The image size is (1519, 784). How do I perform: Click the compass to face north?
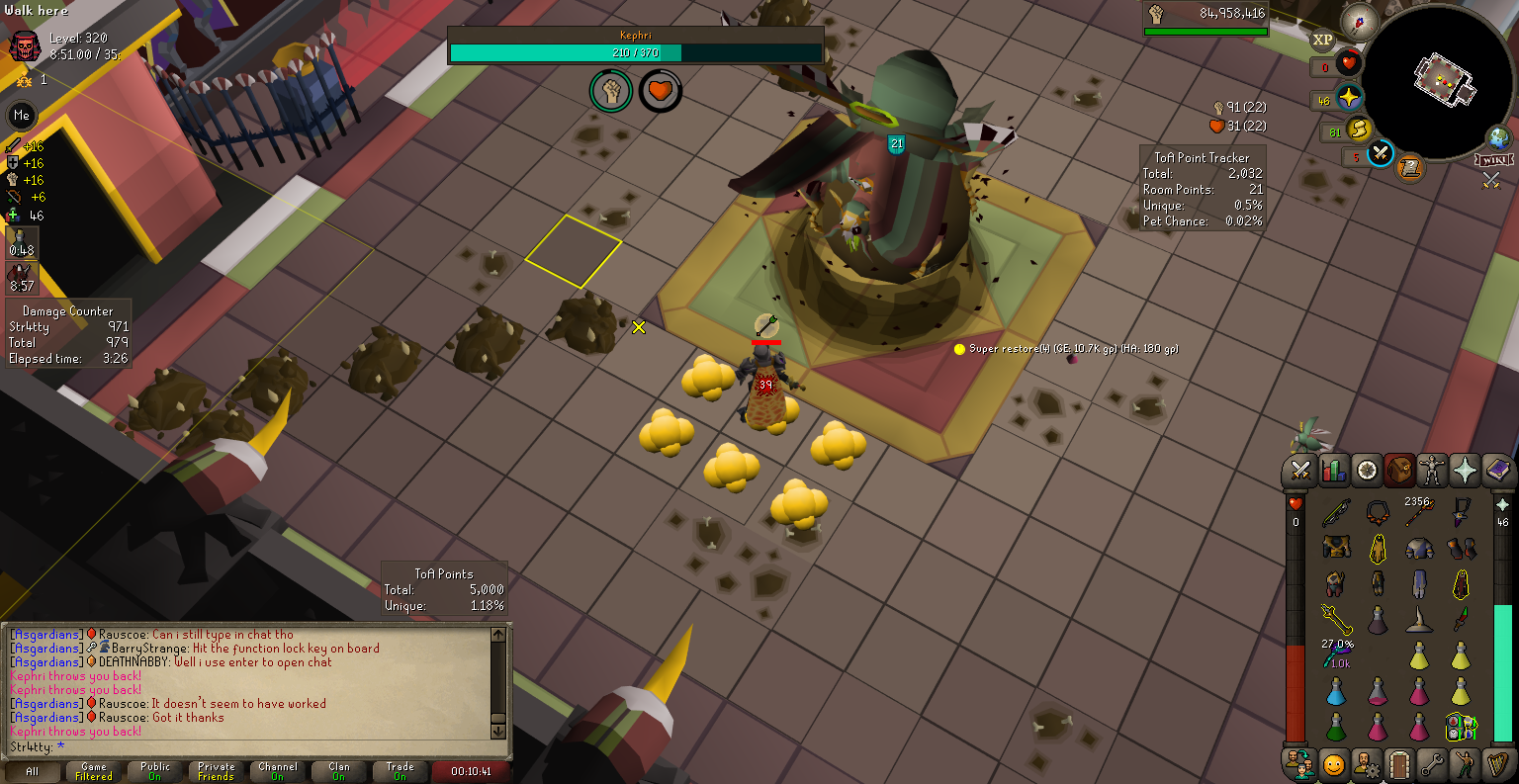[1360, 21]
